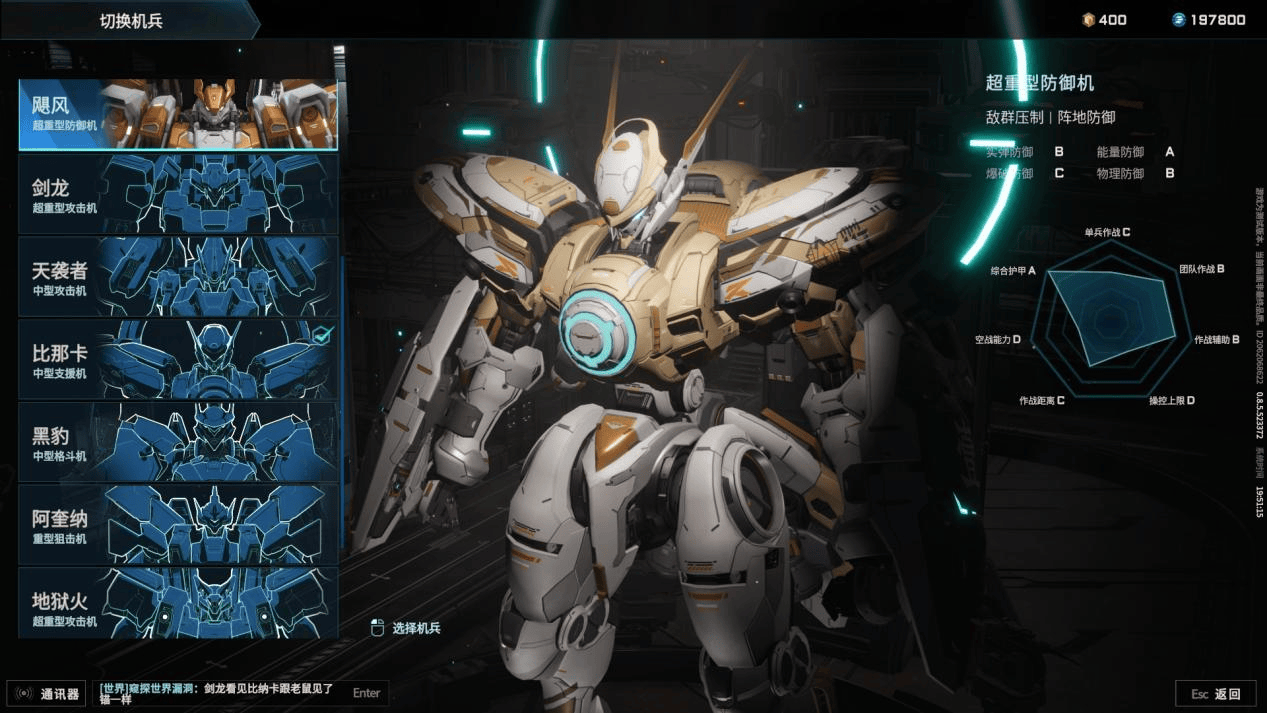This screenshot has width=1267, height=713.
Task: Pick the 天袭者 medium attack mech
Action: (x=178, y=277)
